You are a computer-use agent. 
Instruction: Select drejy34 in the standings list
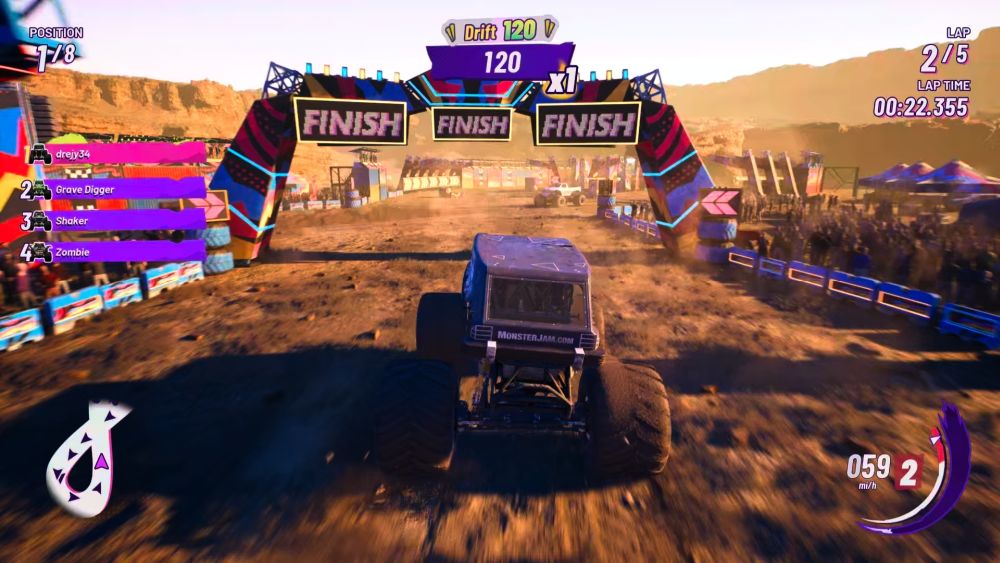click(x=115, y=153)
